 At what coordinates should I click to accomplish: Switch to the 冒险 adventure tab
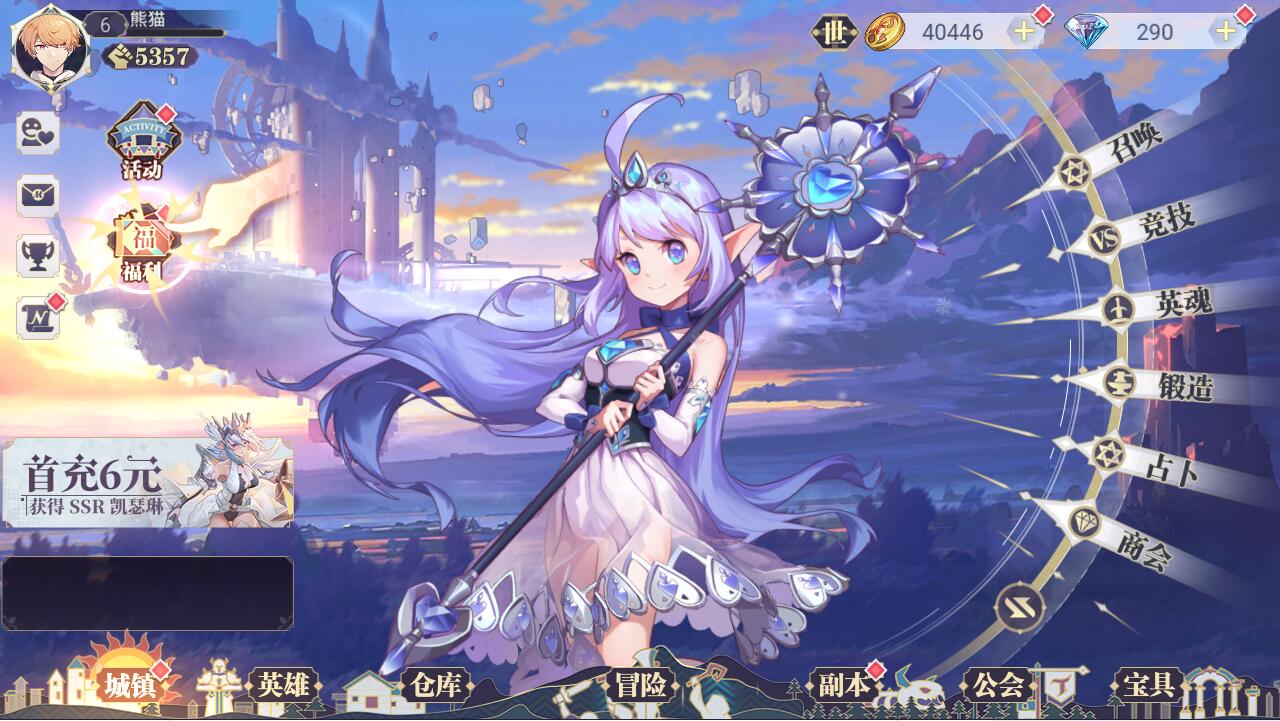pos(641,685)
